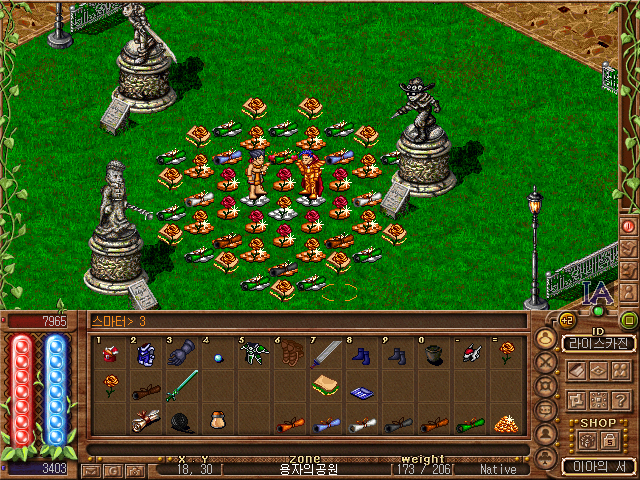
Task: Choose the sandwich food item
Action: point(326,385)
